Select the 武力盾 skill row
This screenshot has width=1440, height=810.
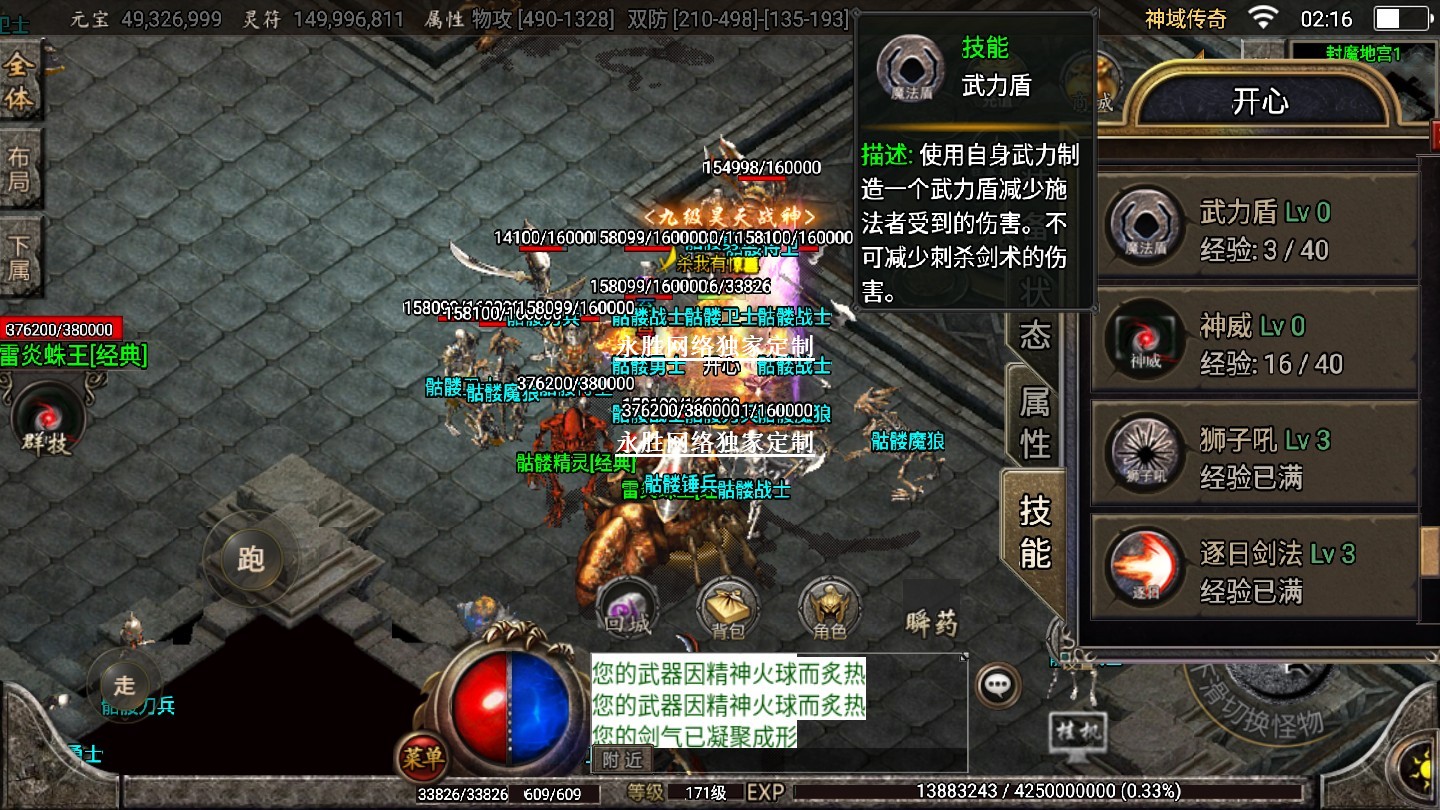[1255, 230]
